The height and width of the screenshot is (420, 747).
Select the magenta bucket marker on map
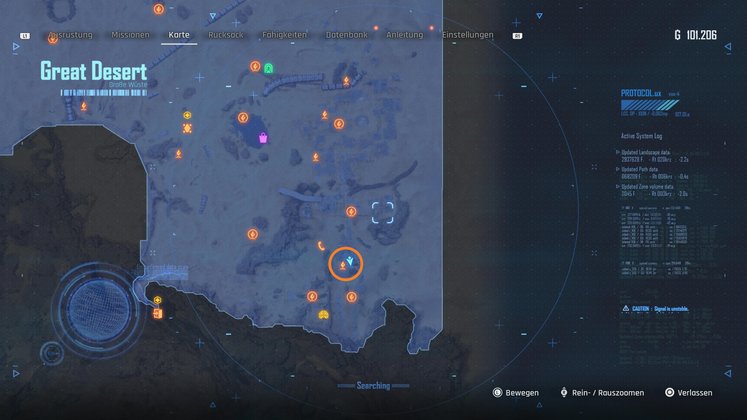[x=262, y=138]
